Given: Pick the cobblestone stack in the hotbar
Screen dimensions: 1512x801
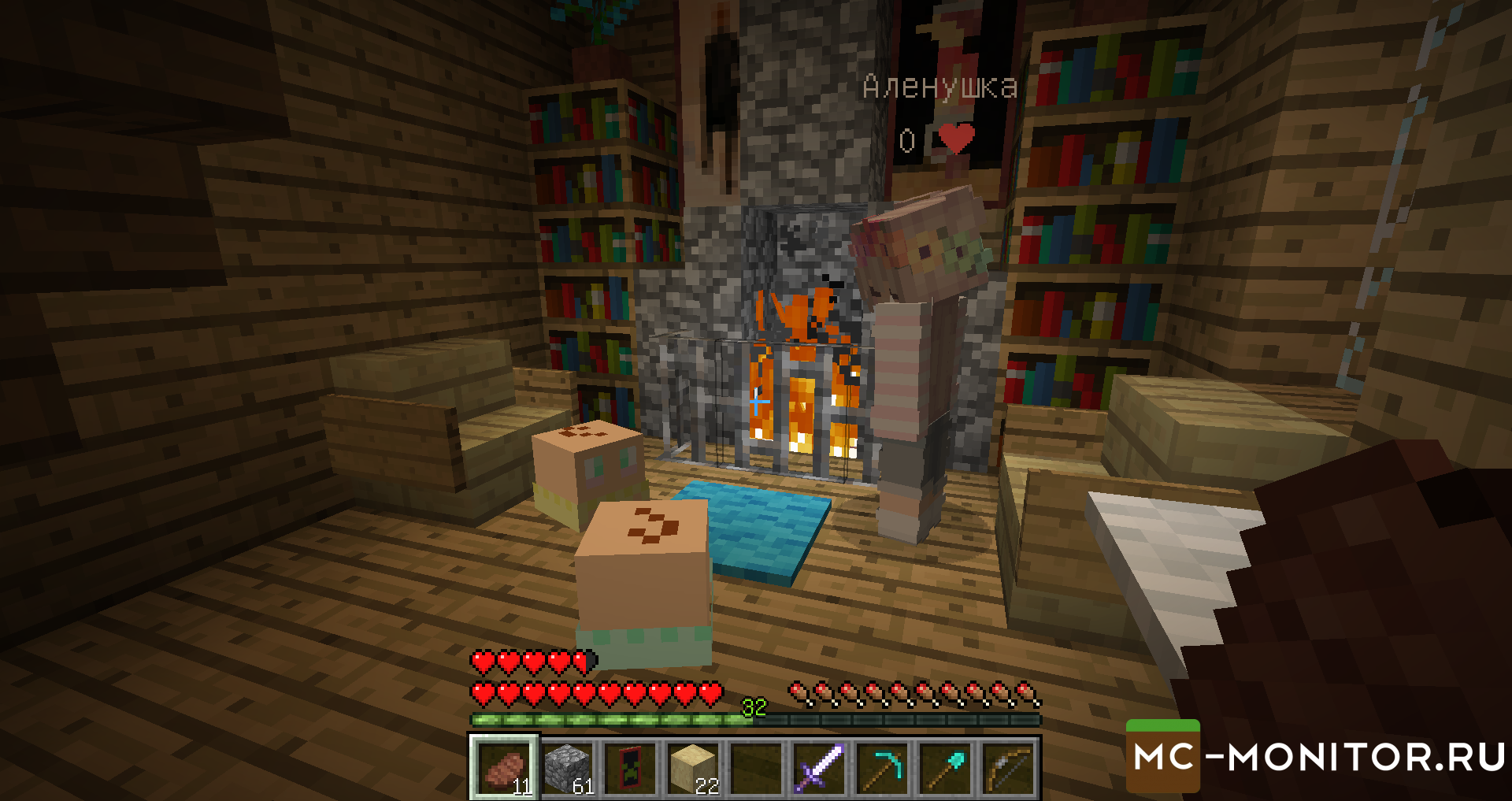Looking at the screenshot, I should tap(568, 767).
